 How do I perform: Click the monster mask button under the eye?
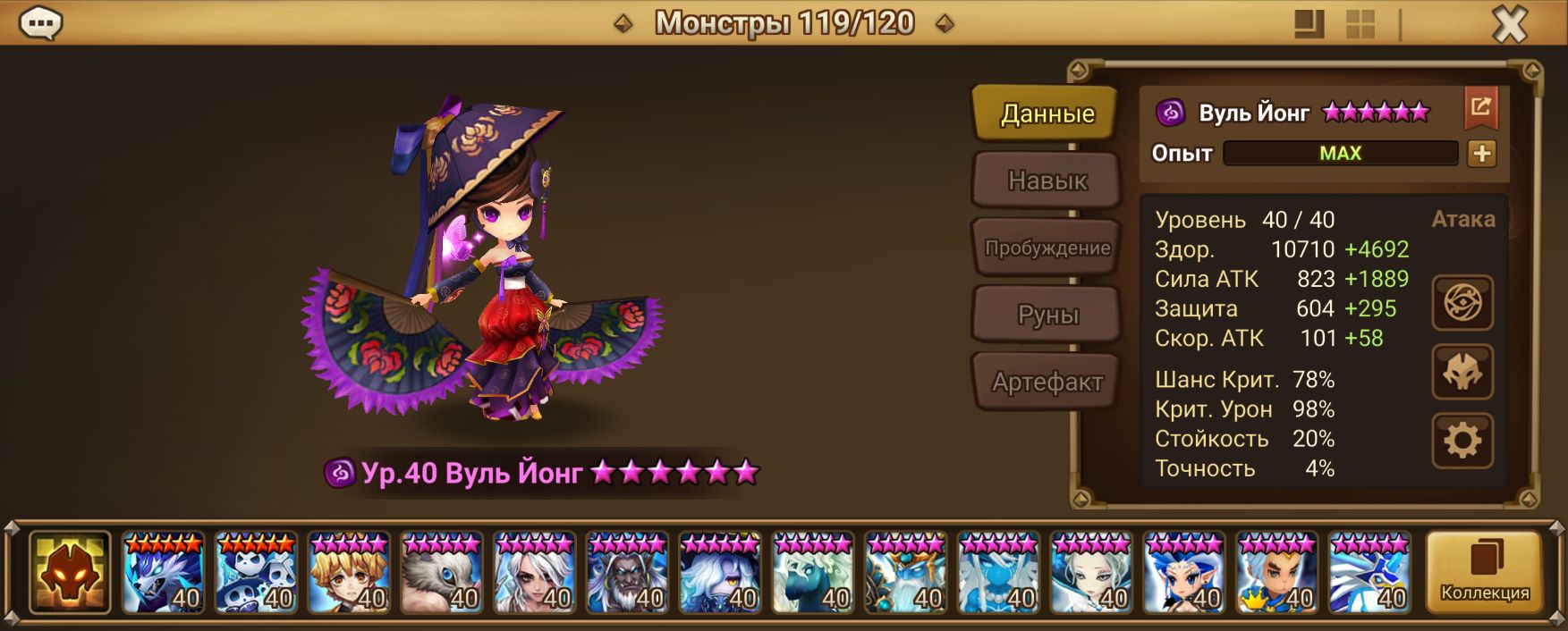[x=1462, y=372]
